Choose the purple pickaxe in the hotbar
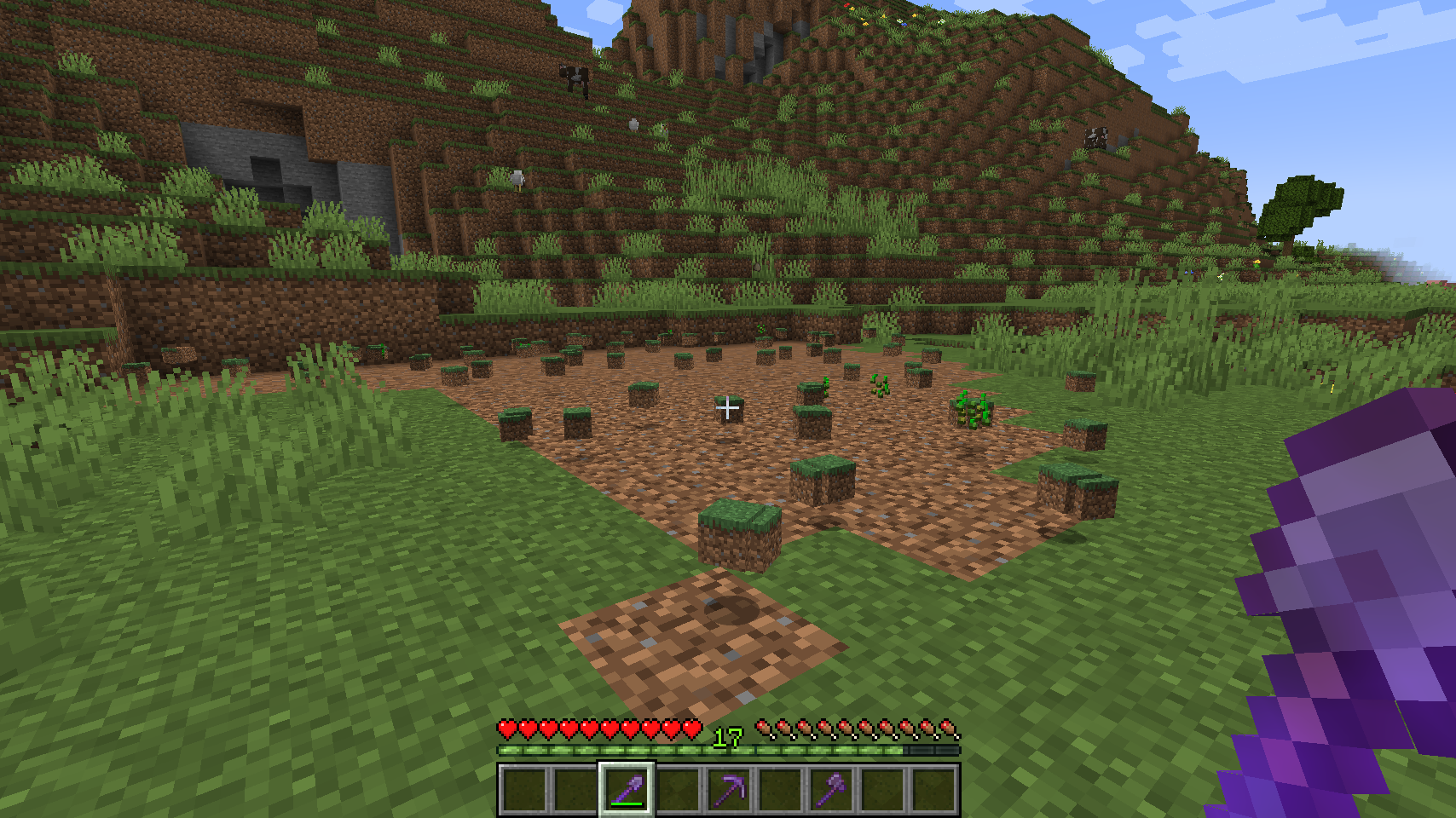The height and width of the screenshot is (818, 1456). coord(729,789)
